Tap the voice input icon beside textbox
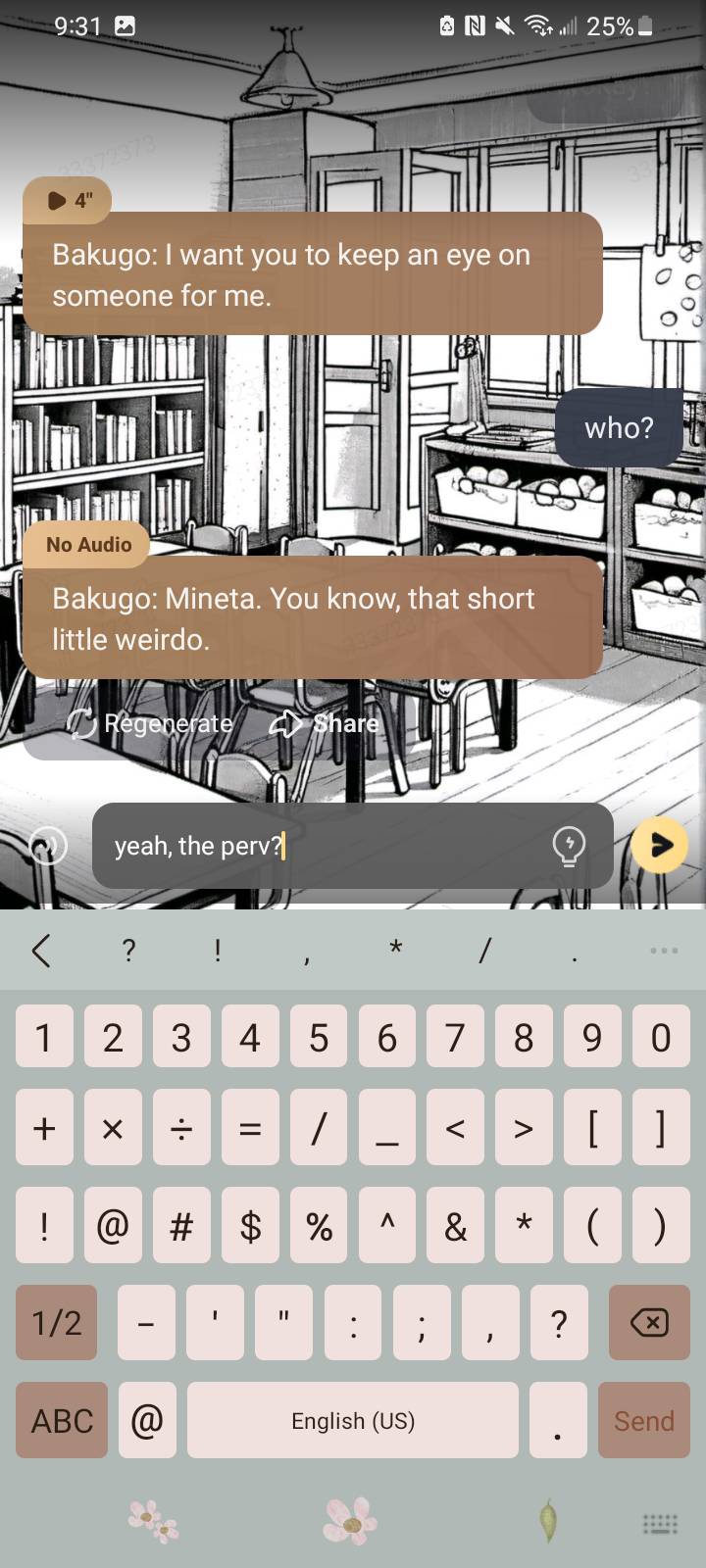The width and height of the screenshot is (706, 1568). click(x=48, y=846)
